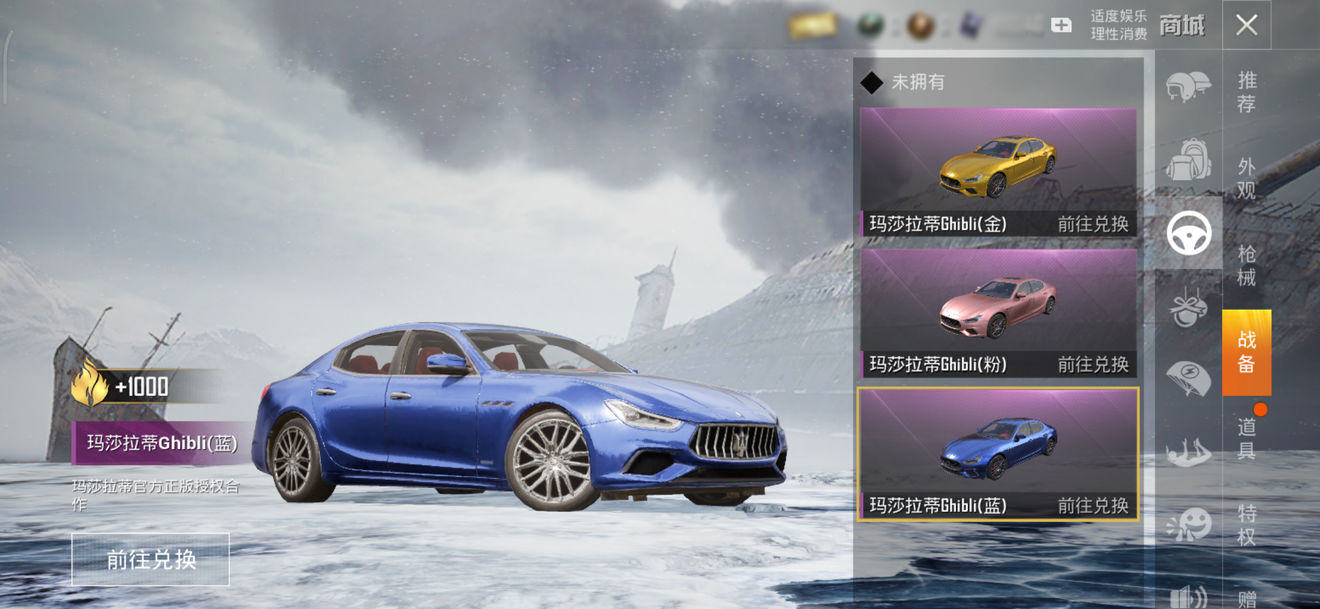The width and height of the screenshot is (1320, 609).
Task: Select the blue Maserati Ghibli card
Action: pos(998,453)
